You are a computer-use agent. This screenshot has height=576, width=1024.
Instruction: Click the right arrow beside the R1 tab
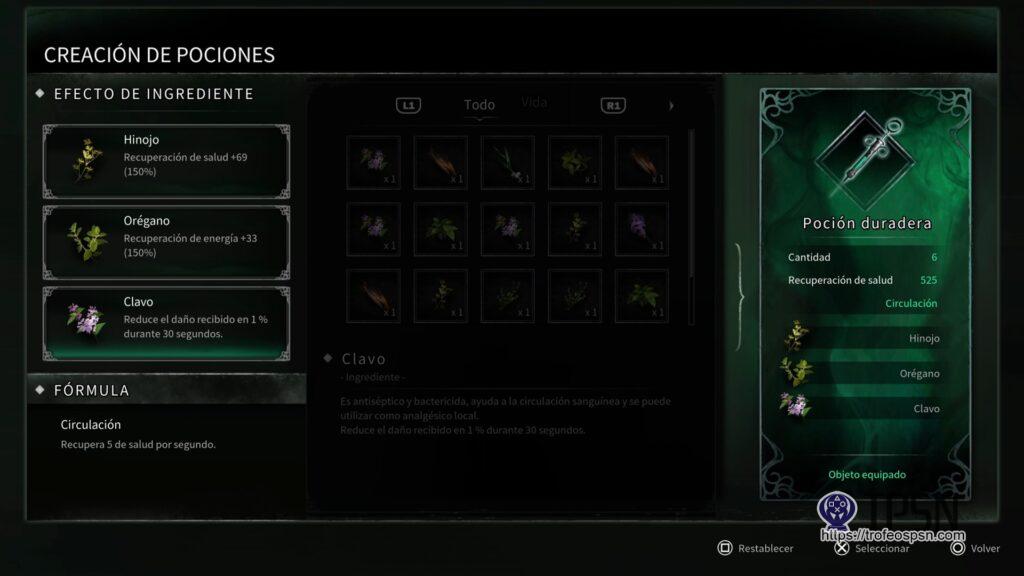(x=671, y=105)
